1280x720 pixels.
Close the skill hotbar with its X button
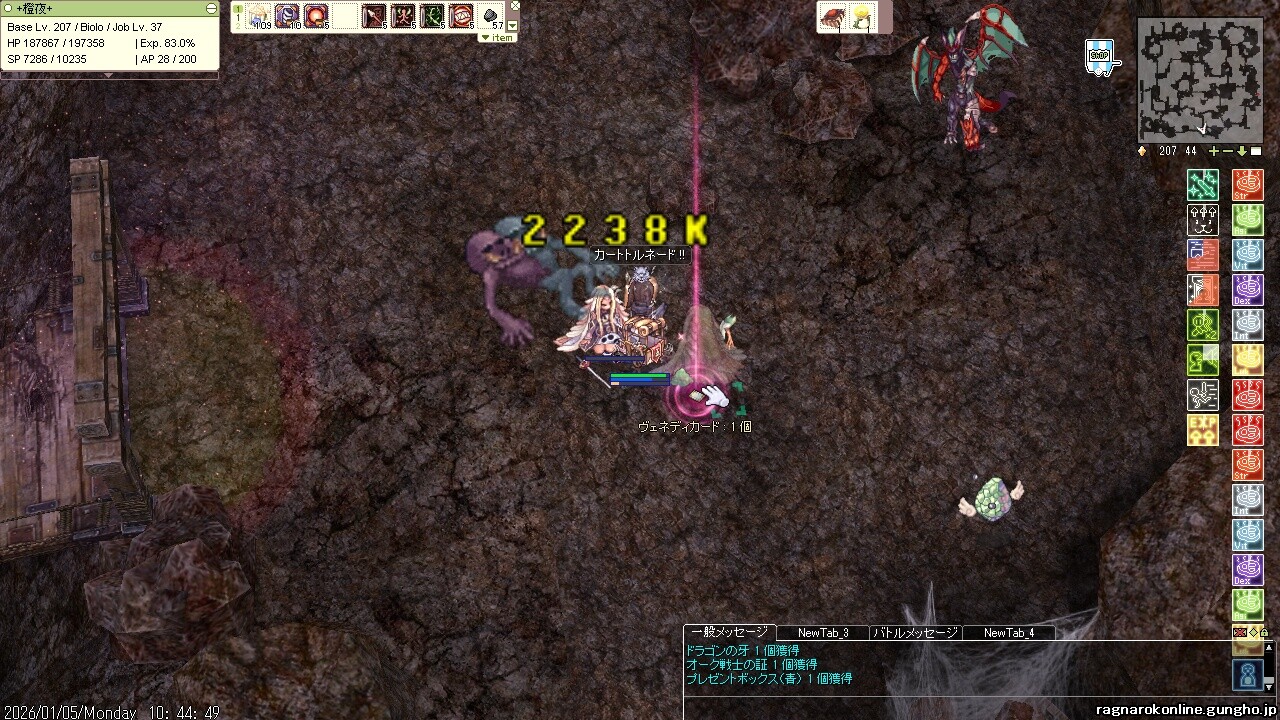[515, 6]
